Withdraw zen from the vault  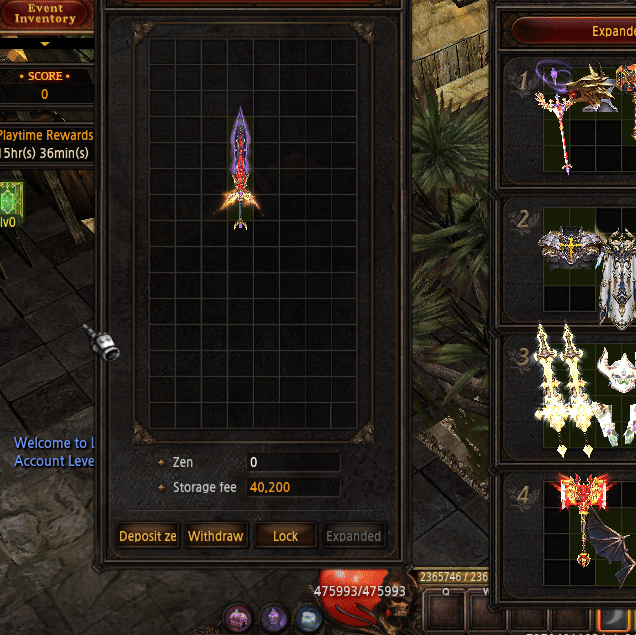(x=216, y=536)
